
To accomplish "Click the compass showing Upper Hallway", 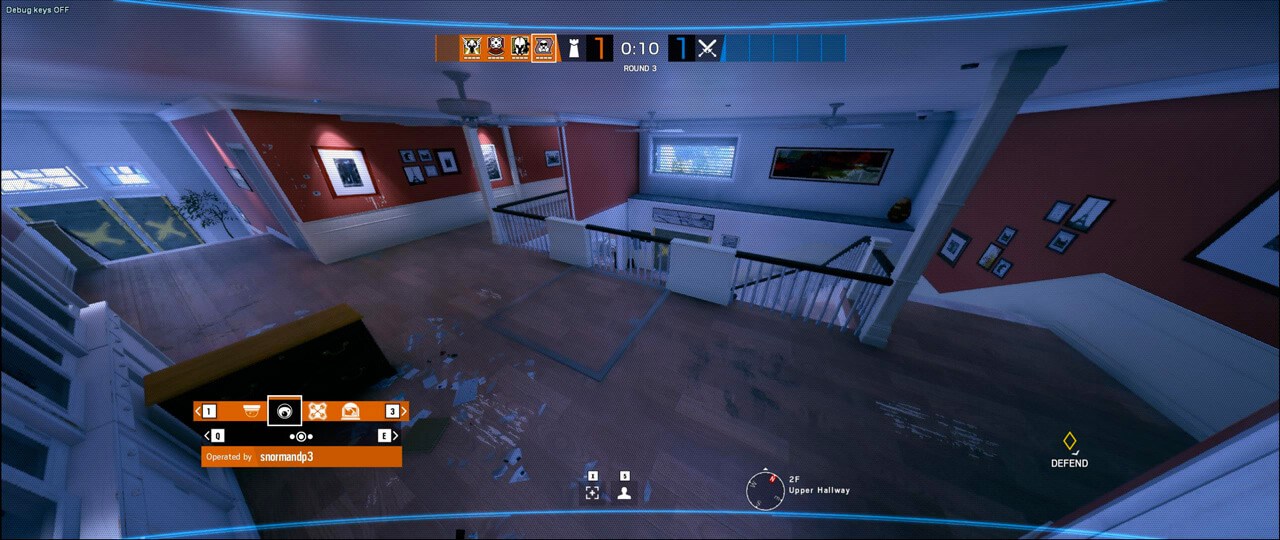I will point(764,489).
